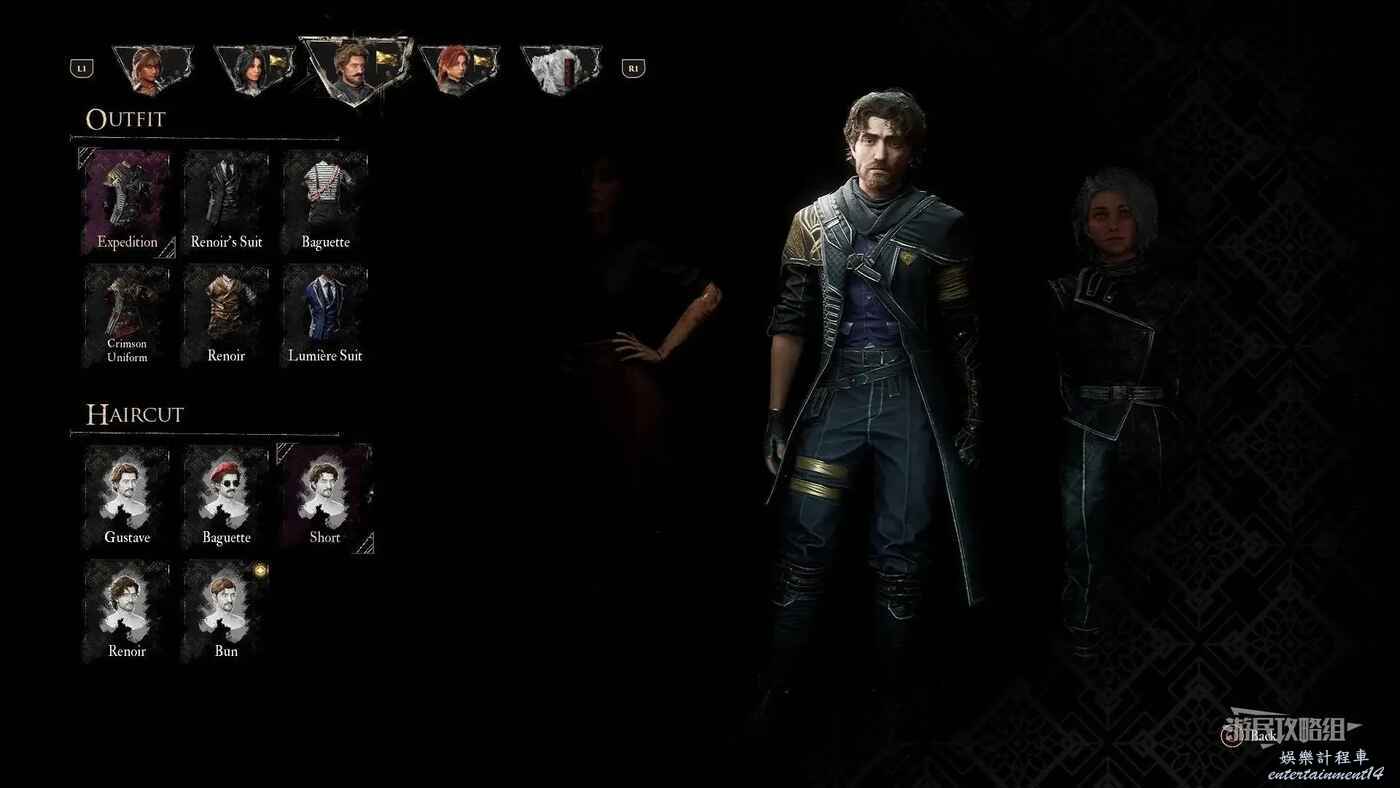The width and height of the screenshot is (1400, 788).
Task: Choose the Bun haircut
Action: click(x=226, y=611)
